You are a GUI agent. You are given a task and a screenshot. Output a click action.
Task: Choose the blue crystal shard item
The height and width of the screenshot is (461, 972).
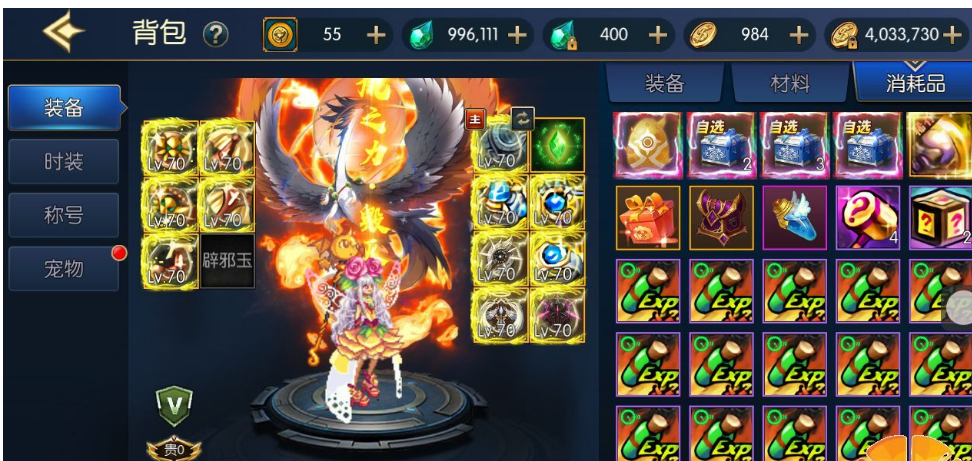tap(795, 217)
